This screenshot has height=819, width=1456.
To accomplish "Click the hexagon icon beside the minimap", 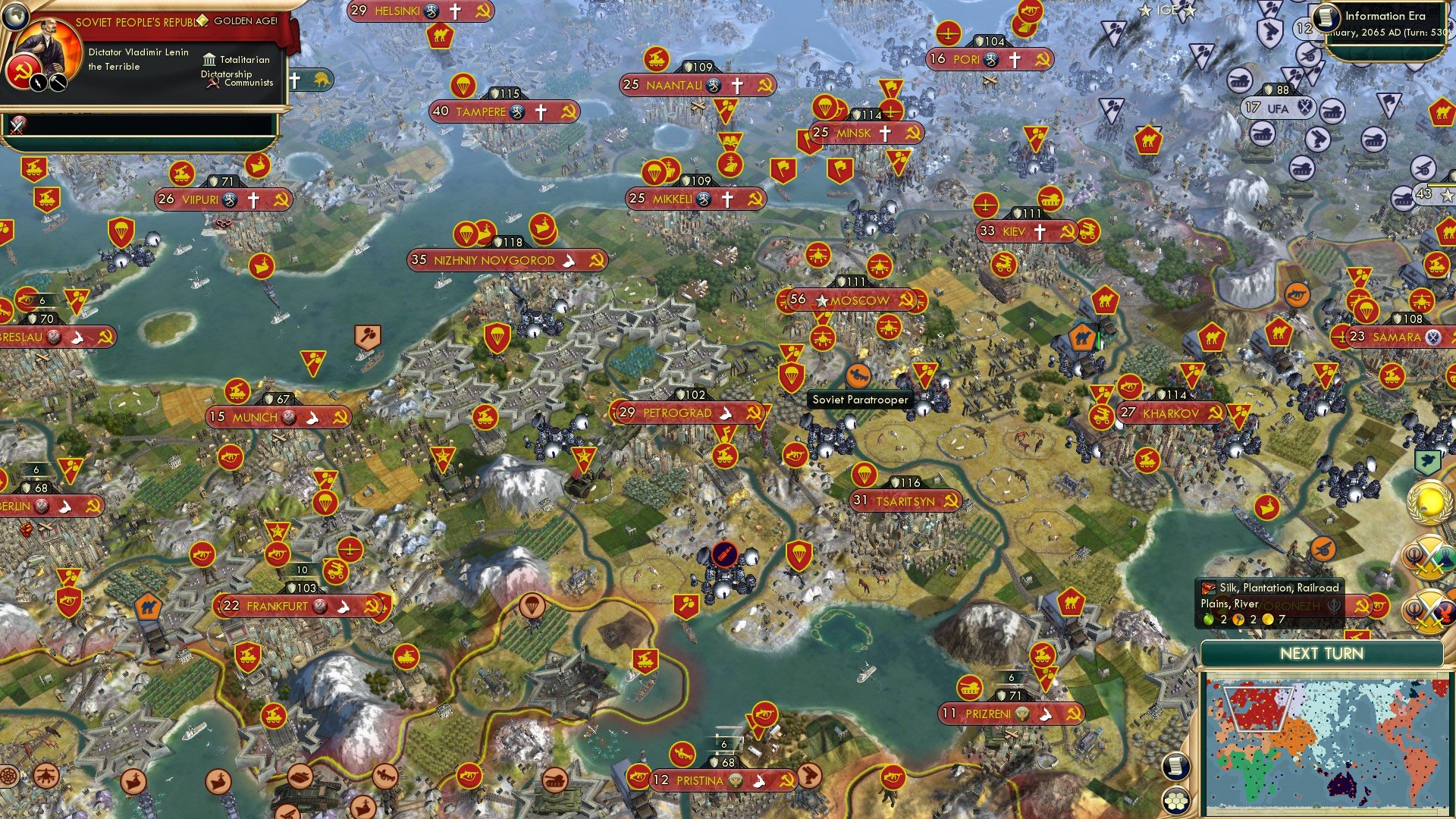I will (x=1176, y=799).
